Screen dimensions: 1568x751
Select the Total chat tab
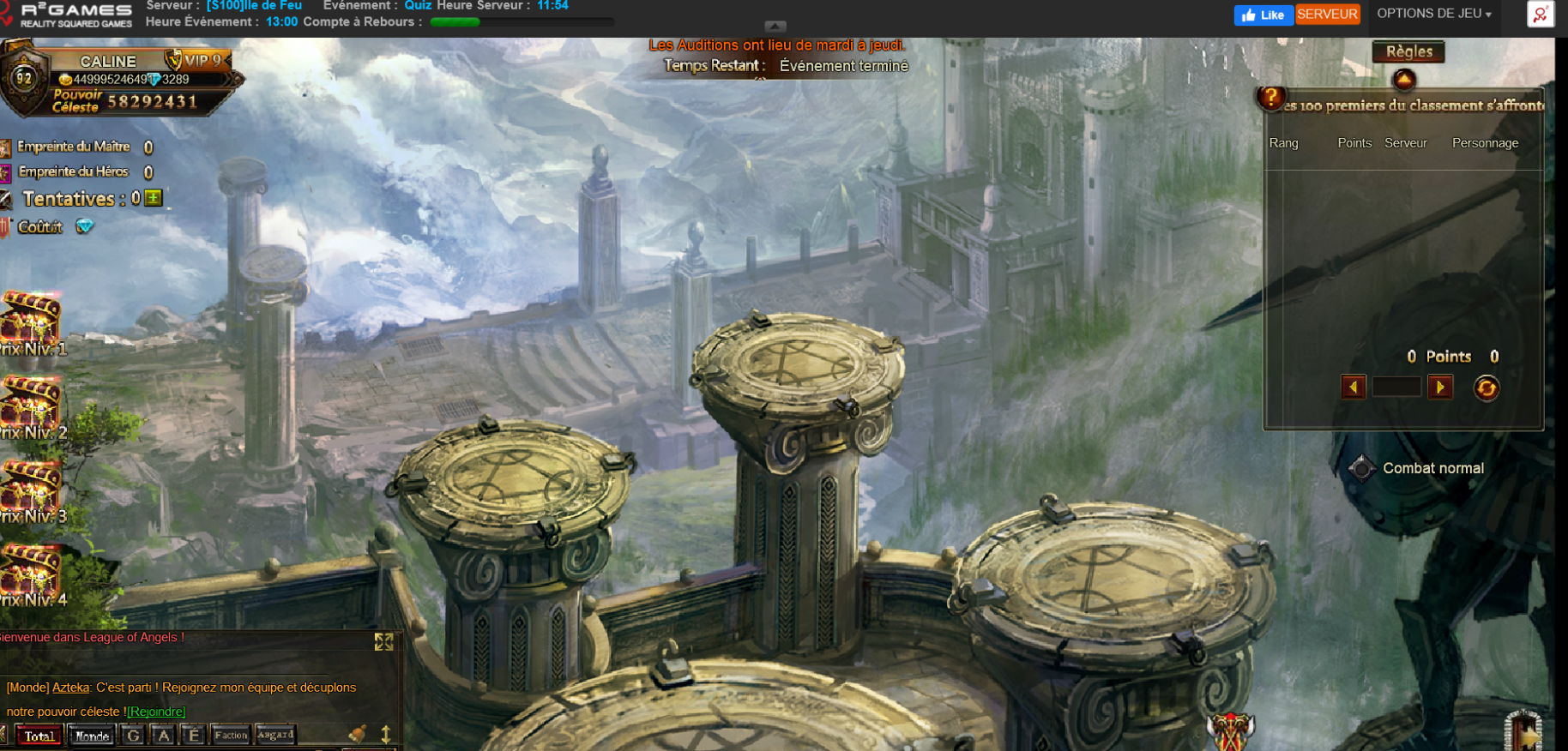click(39, 736)
